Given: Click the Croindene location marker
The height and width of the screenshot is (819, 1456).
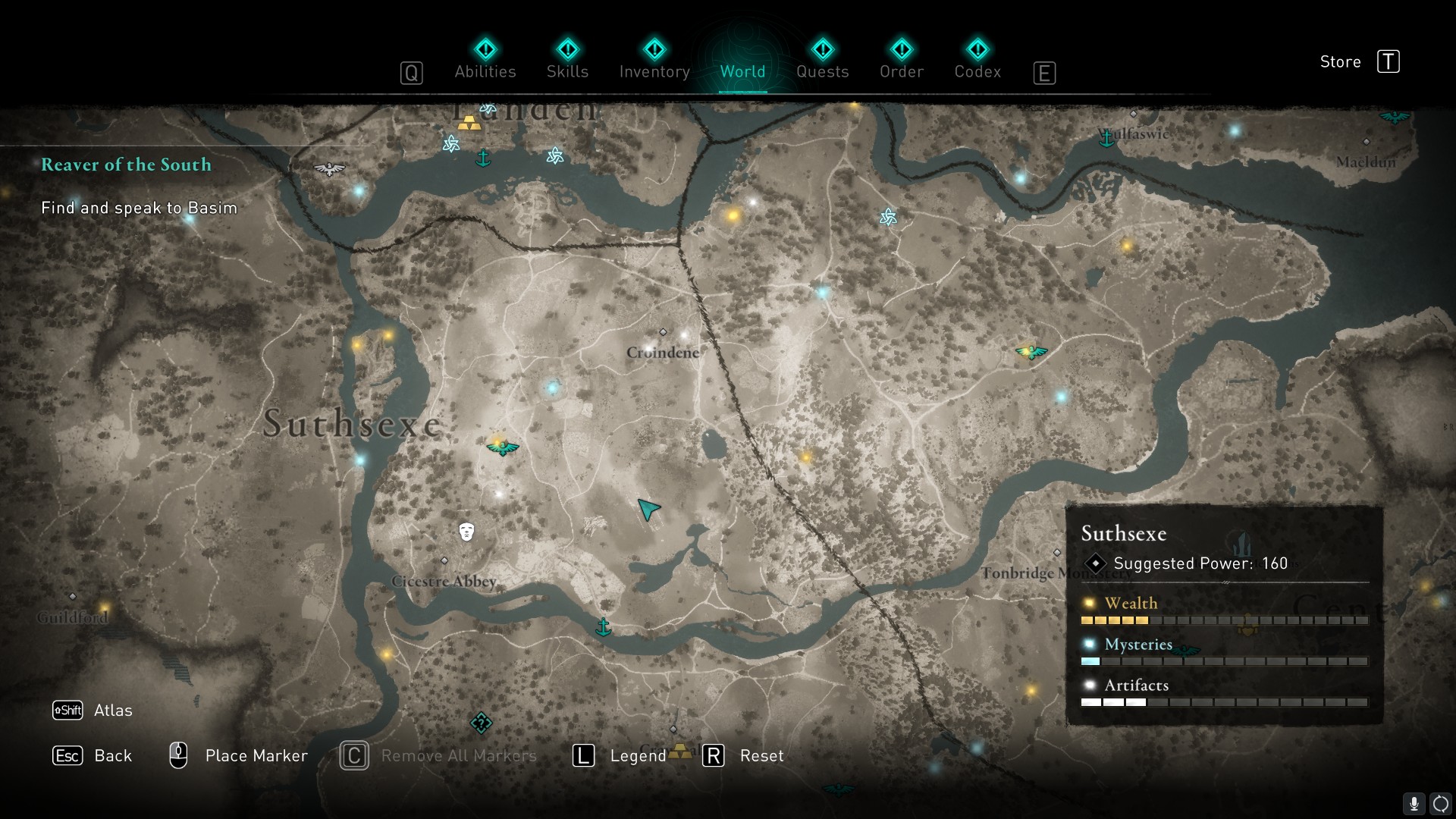Looking at the screenshot, I should (x=663, y=333).
